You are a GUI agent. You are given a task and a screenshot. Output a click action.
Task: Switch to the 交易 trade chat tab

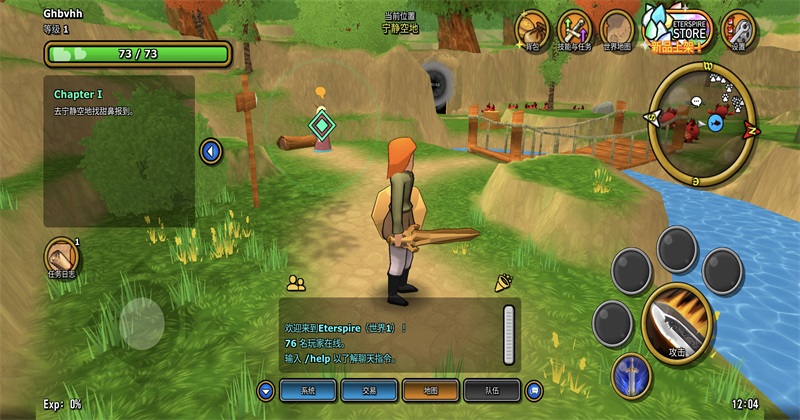pos(369,390)
